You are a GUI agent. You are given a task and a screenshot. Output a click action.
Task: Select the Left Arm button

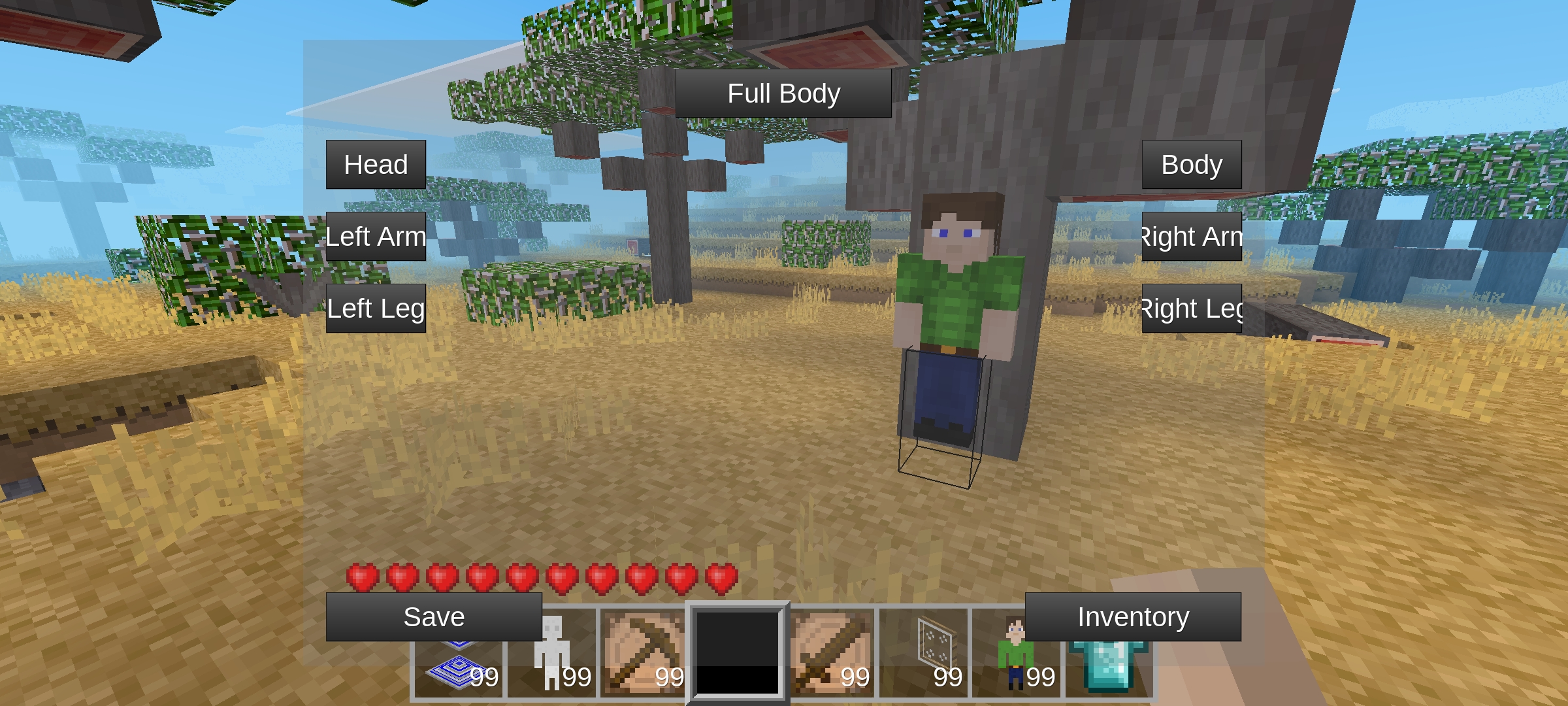coord(376,237)
